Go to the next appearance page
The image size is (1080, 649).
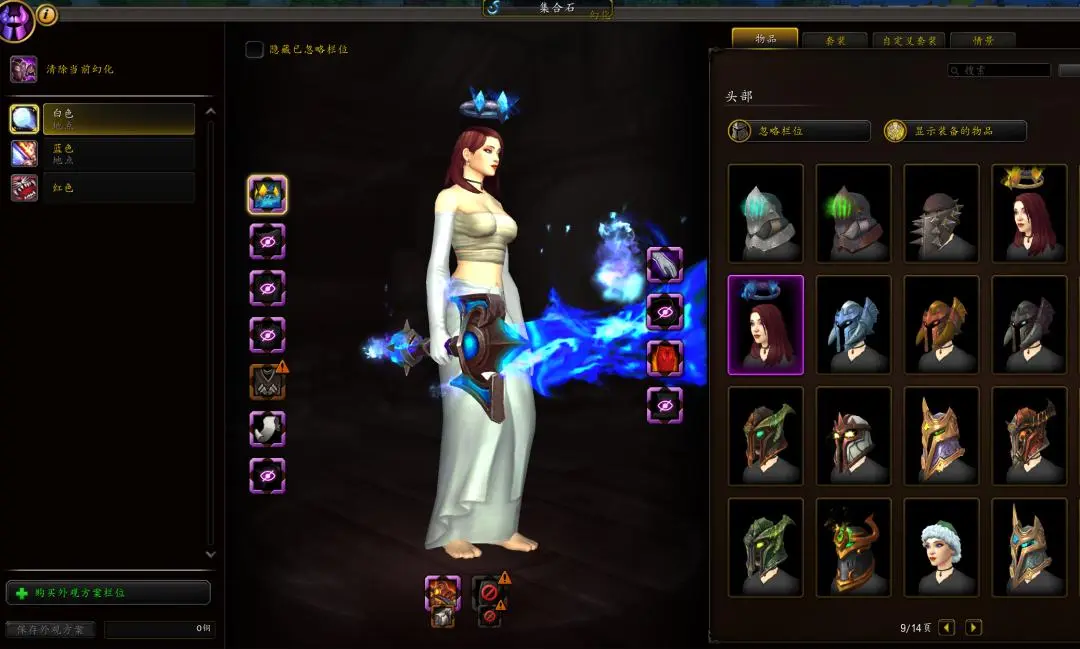coord(973,628)
